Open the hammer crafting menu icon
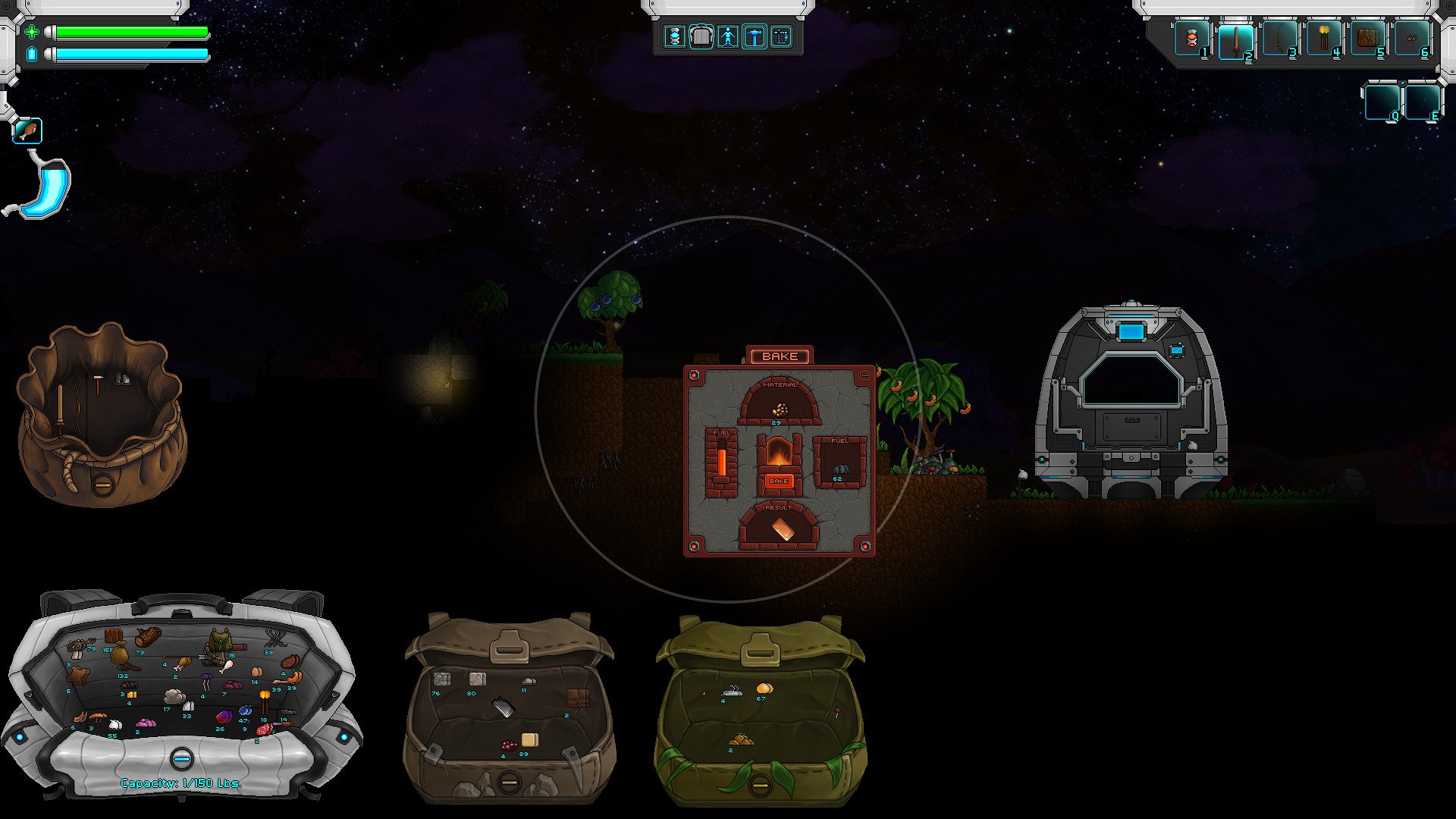1456x819 pixels. [755, 36]
